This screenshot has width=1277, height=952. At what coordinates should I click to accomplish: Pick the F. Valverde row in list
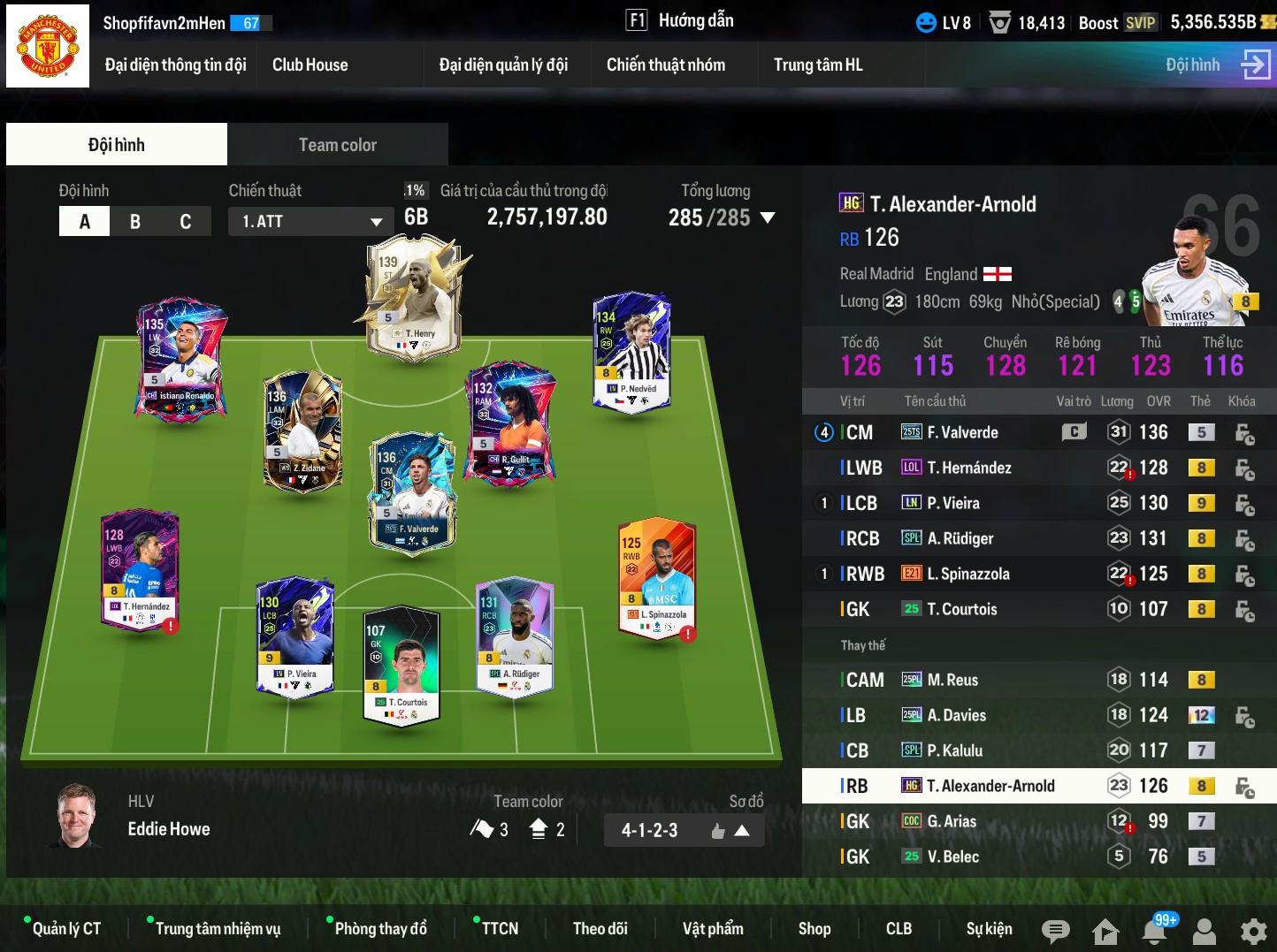[x=962, y=432]
